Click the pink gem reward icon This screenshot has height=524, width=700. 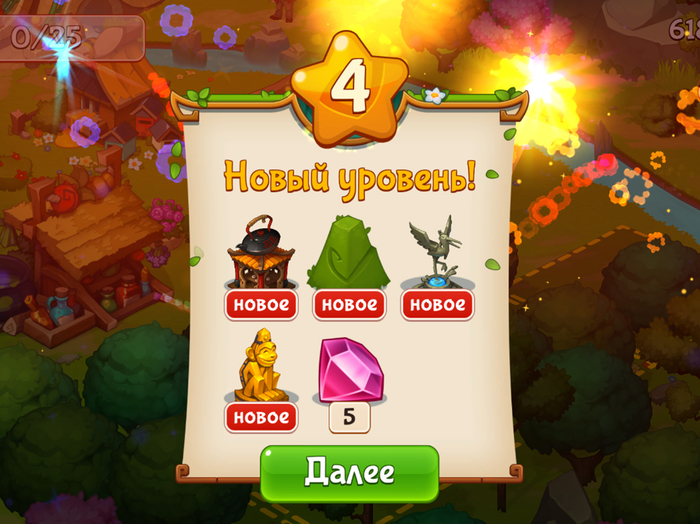tap(349, 367)
